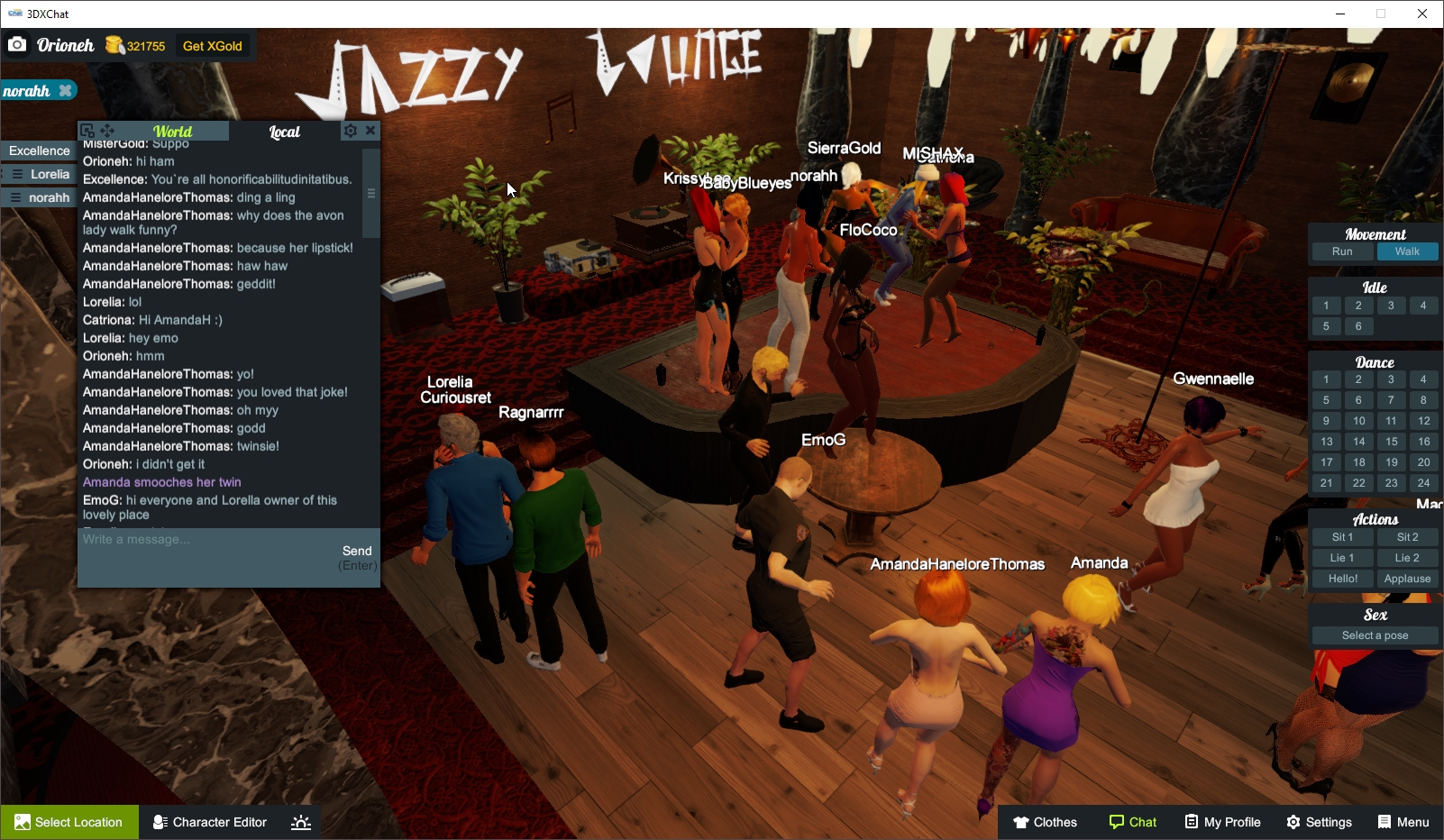Open the Menu on the bottom bar
The image size is (1444, 840).
(1403, 821)
